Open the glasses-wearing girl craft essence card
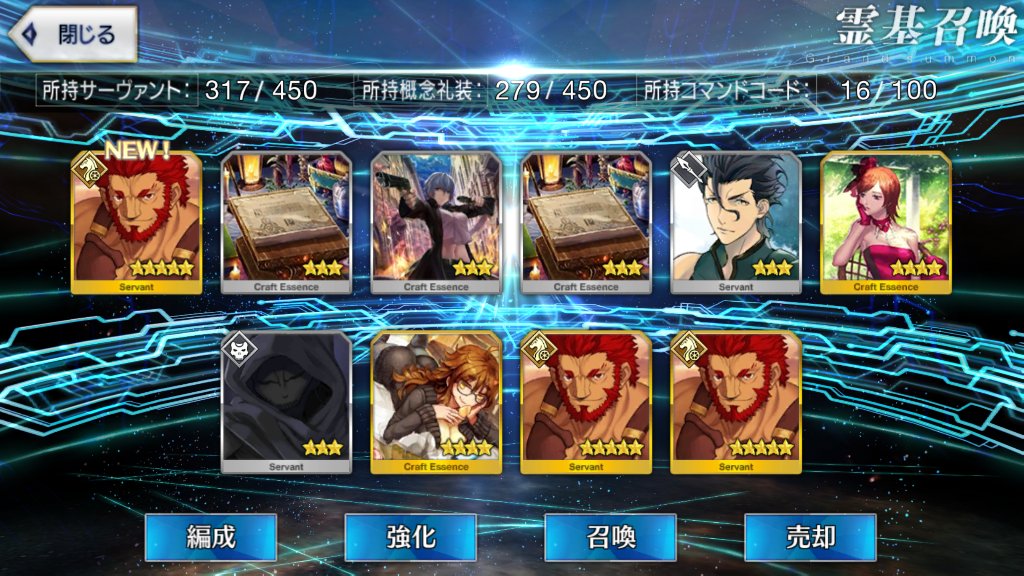 [x=436, y=401]
